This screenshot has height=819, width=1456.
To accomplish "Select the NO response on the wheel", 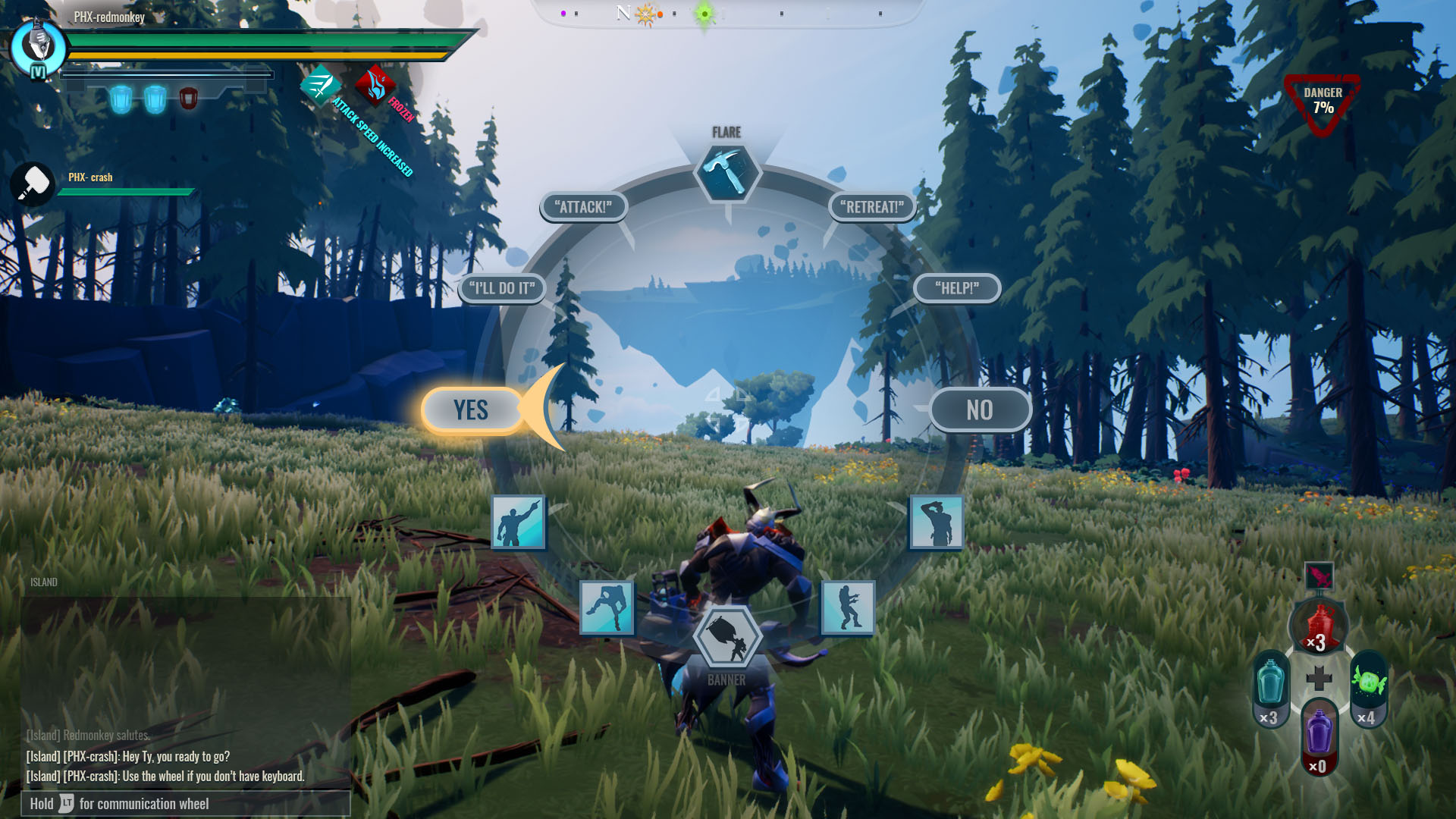I will point(979,410).
